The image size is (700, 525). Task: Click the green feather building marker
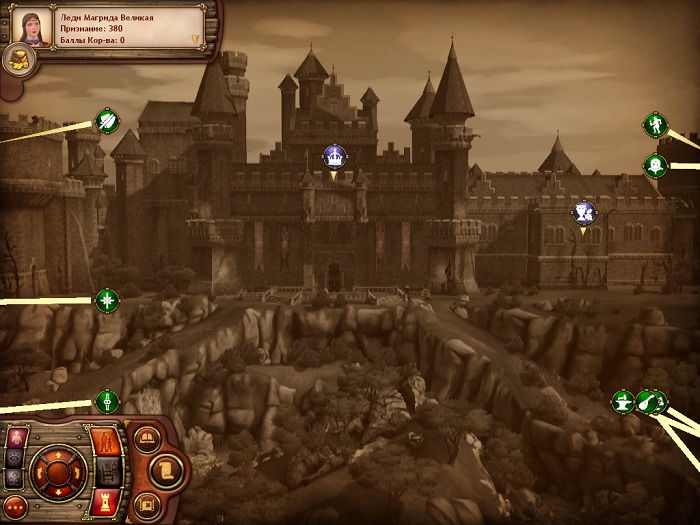[107, 122]
